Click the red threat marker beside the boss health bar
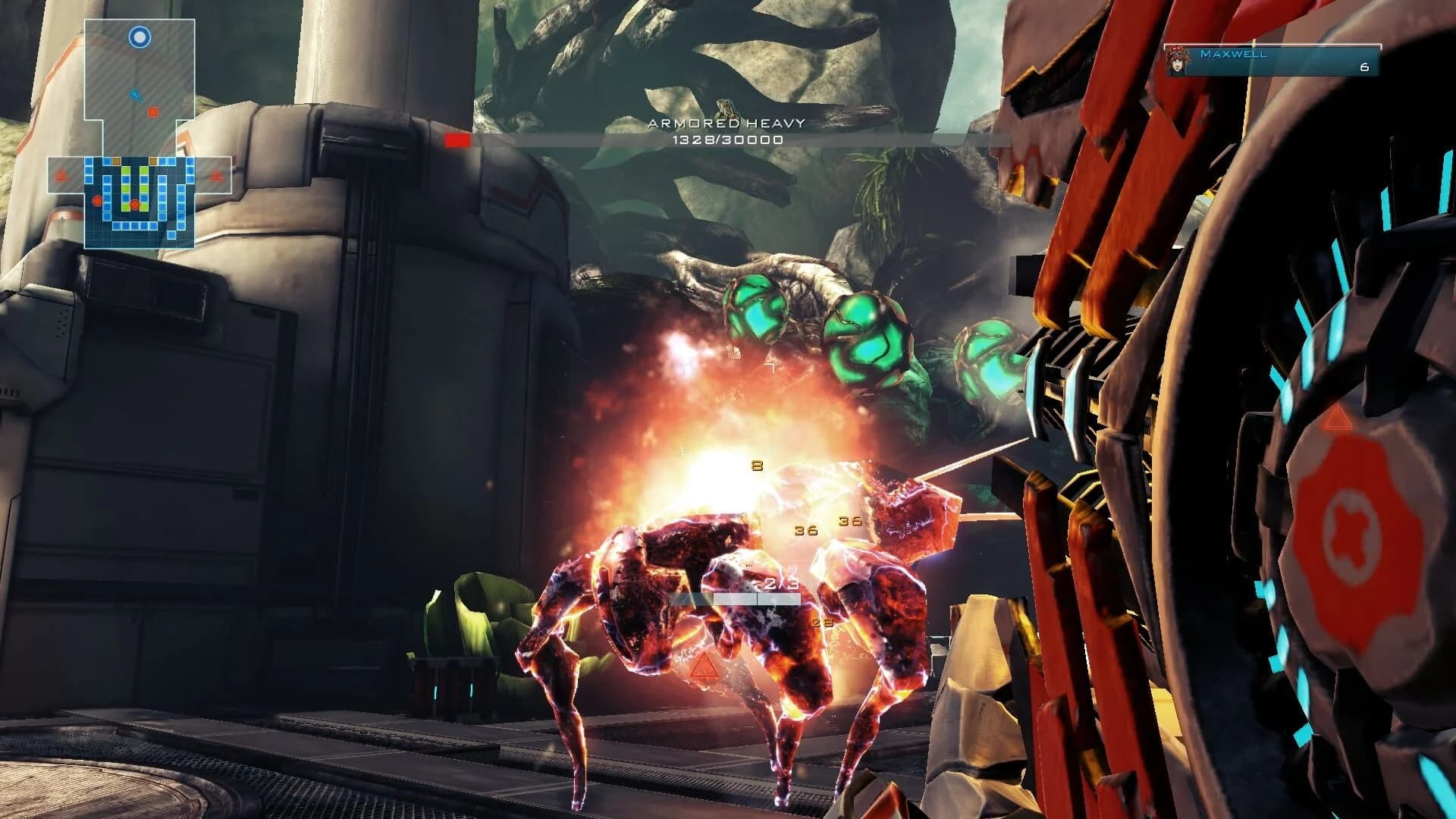 point(457,140)
